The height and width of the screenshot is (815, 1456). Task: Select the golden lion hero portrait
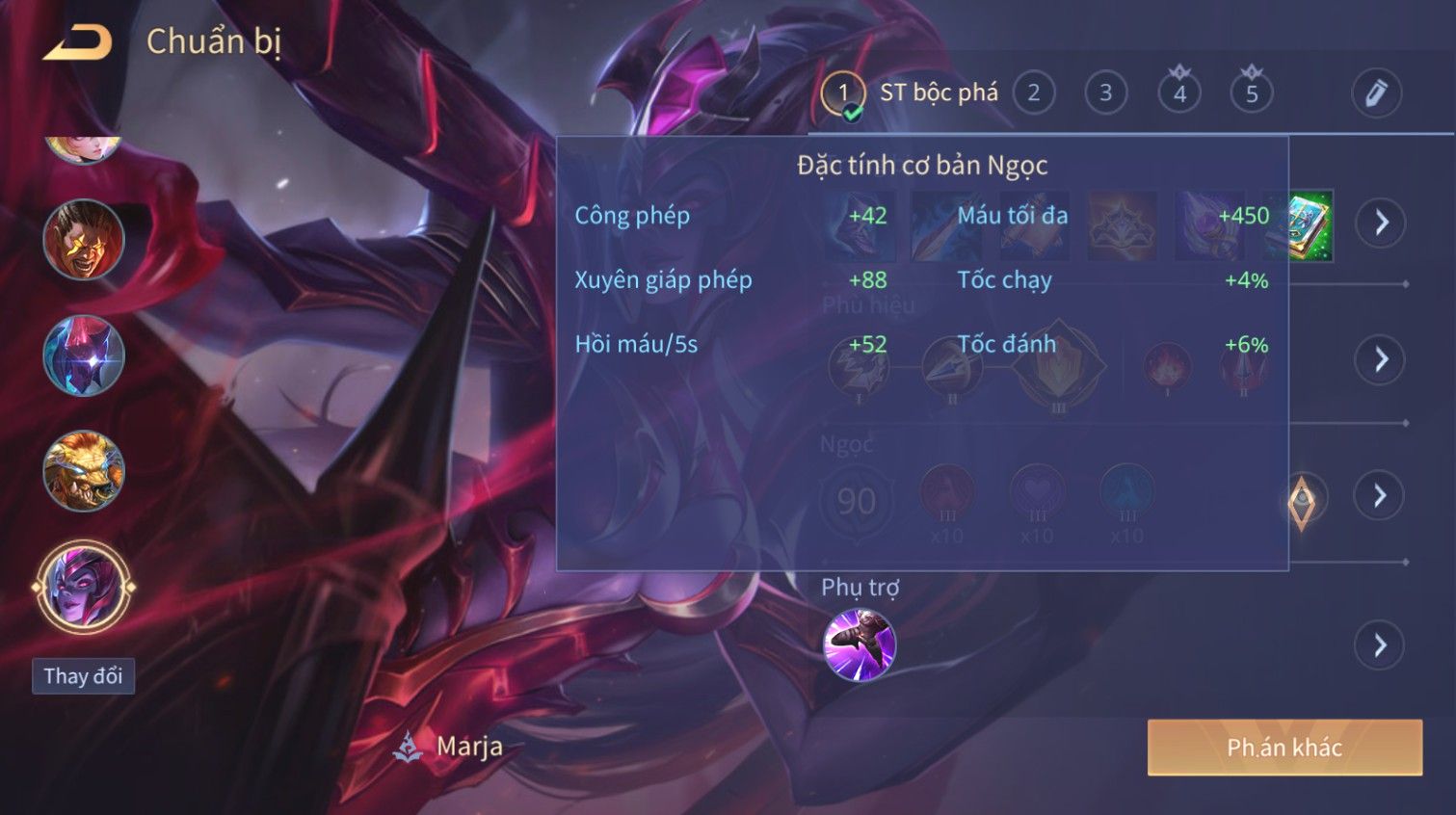tap(84, 471)
